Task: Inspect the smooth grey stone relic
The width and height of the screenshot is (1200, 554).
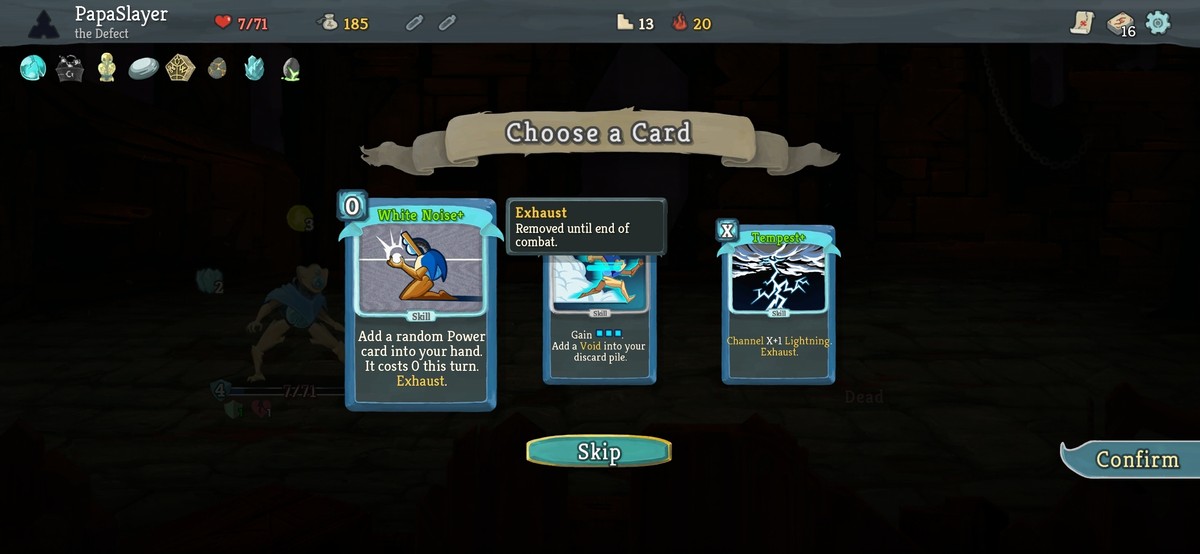Action: point(144,68)
